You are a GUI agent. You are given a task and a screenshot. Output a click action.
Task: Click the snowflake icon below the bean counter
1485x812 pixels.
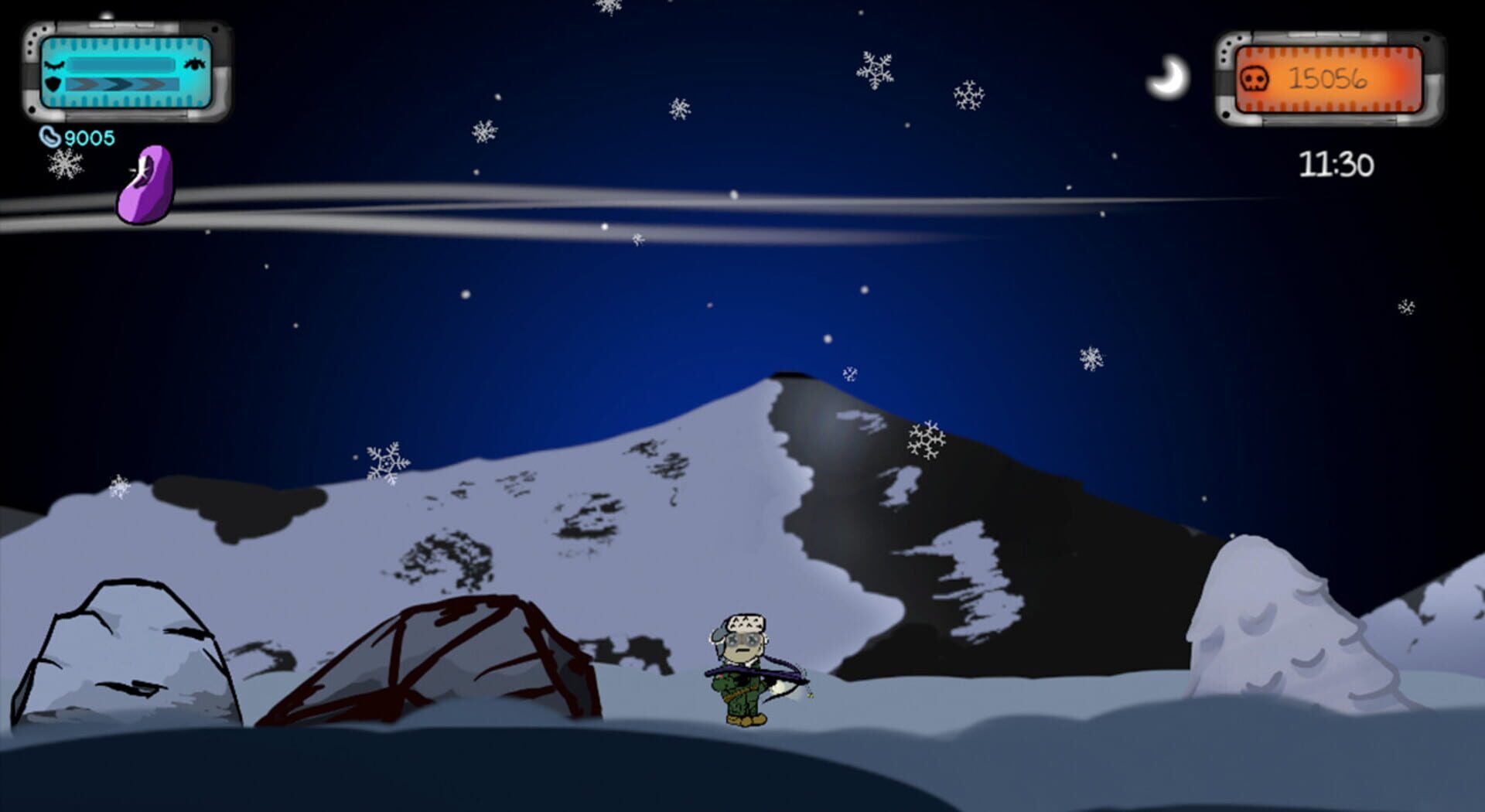[68, 165]
